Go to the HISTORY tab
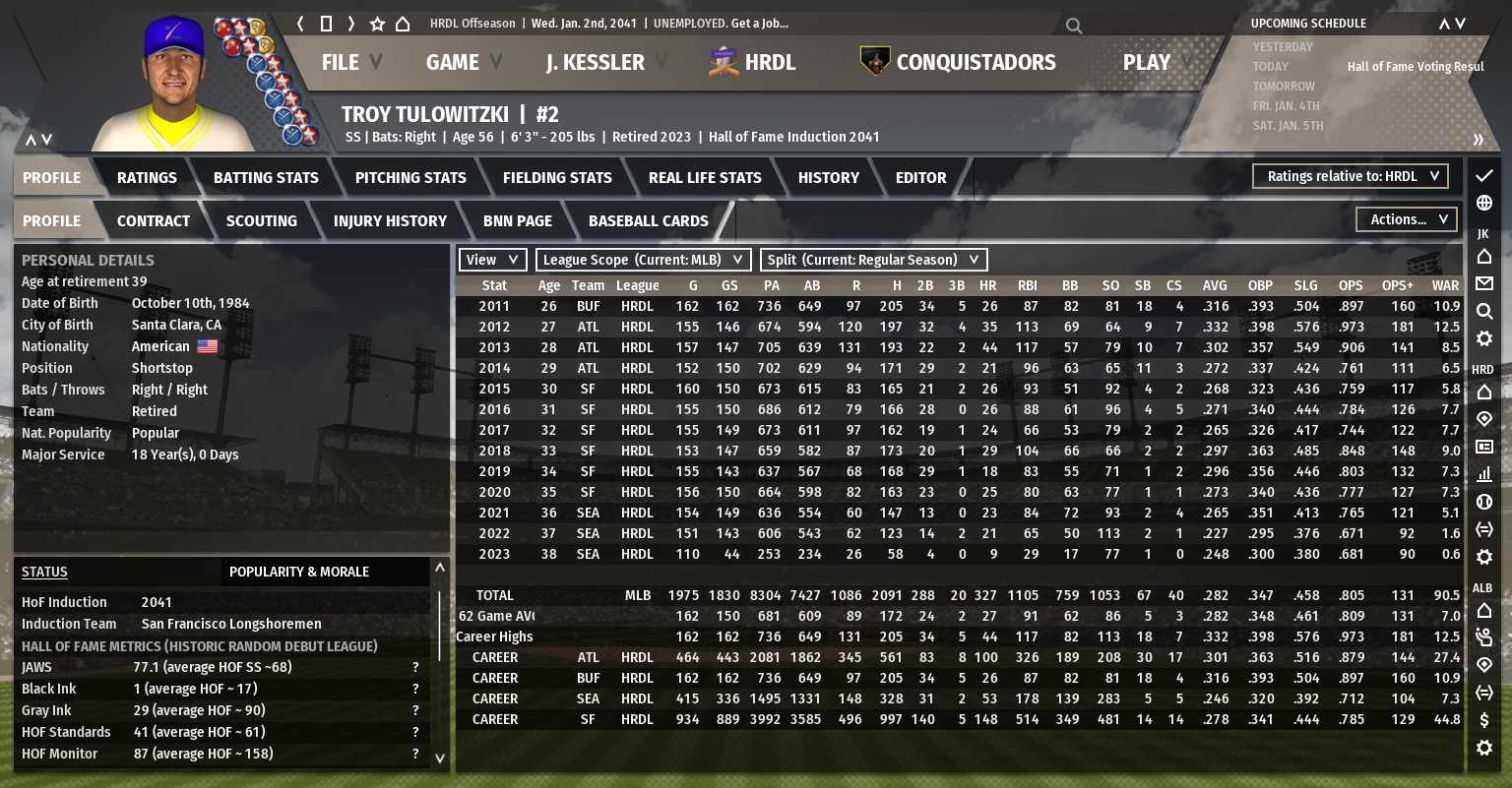The height and width of the screenshot is (788, 1512). click(828, 178)
